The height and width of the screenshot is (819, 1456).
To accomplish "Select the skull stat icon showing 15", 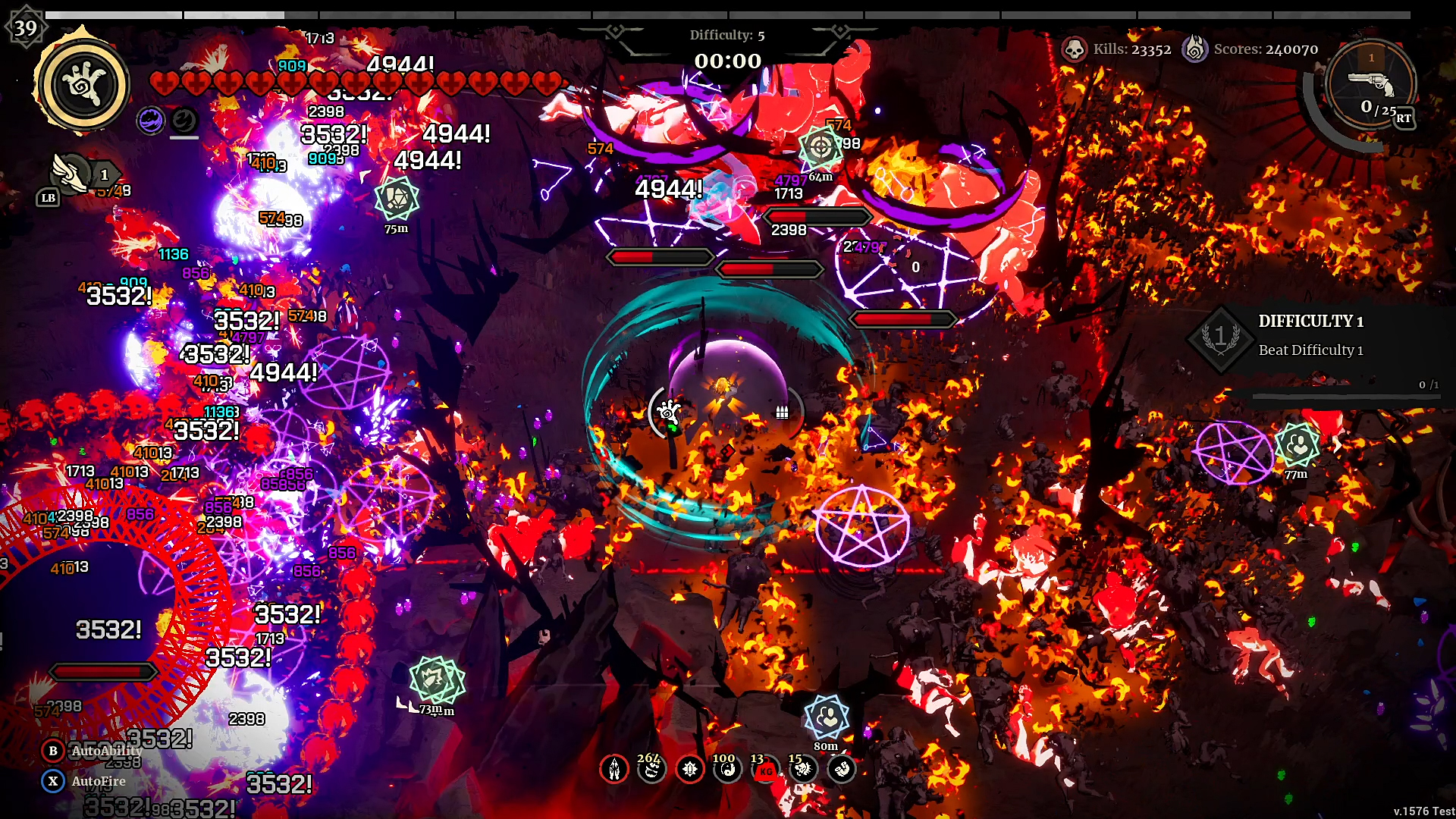I will click(802, 769).
